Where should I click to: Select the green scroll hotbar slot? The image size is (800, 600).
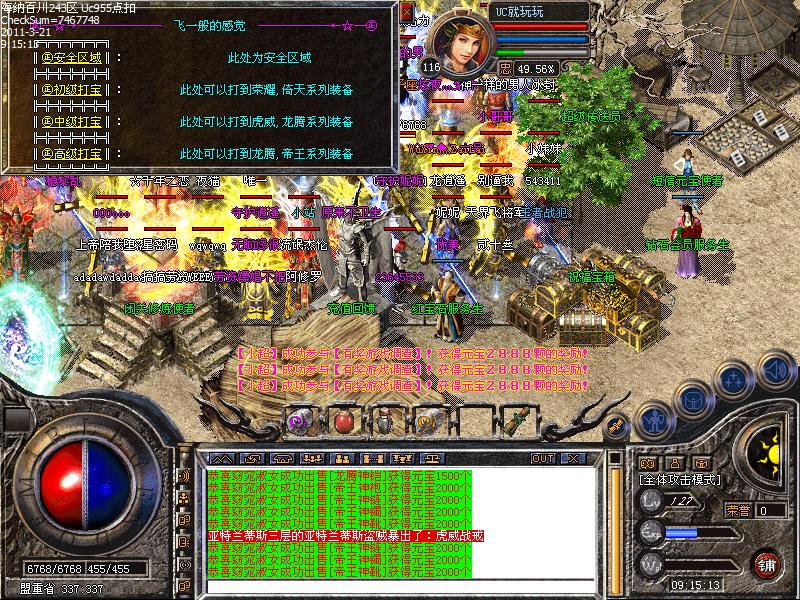click(x=518, y=421)
